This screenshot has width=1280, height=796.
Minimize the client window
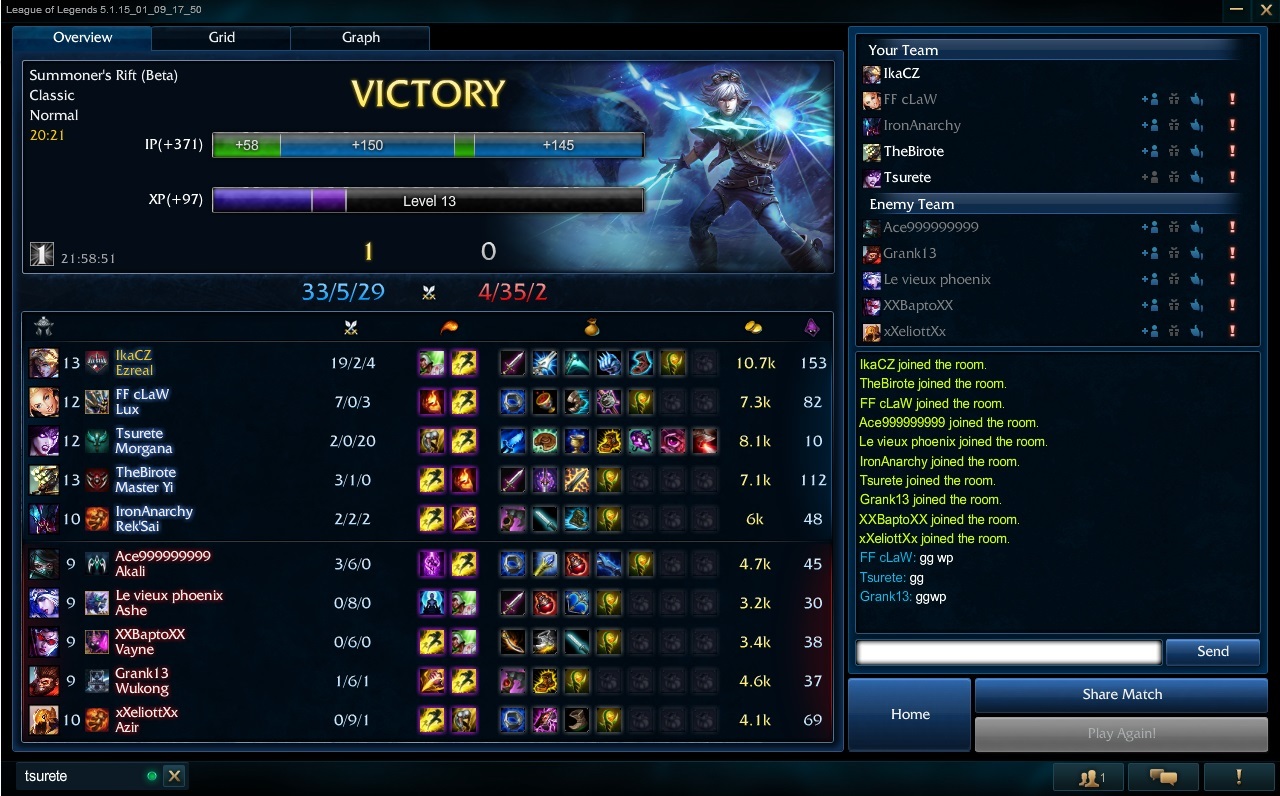tap(1237, 9)
